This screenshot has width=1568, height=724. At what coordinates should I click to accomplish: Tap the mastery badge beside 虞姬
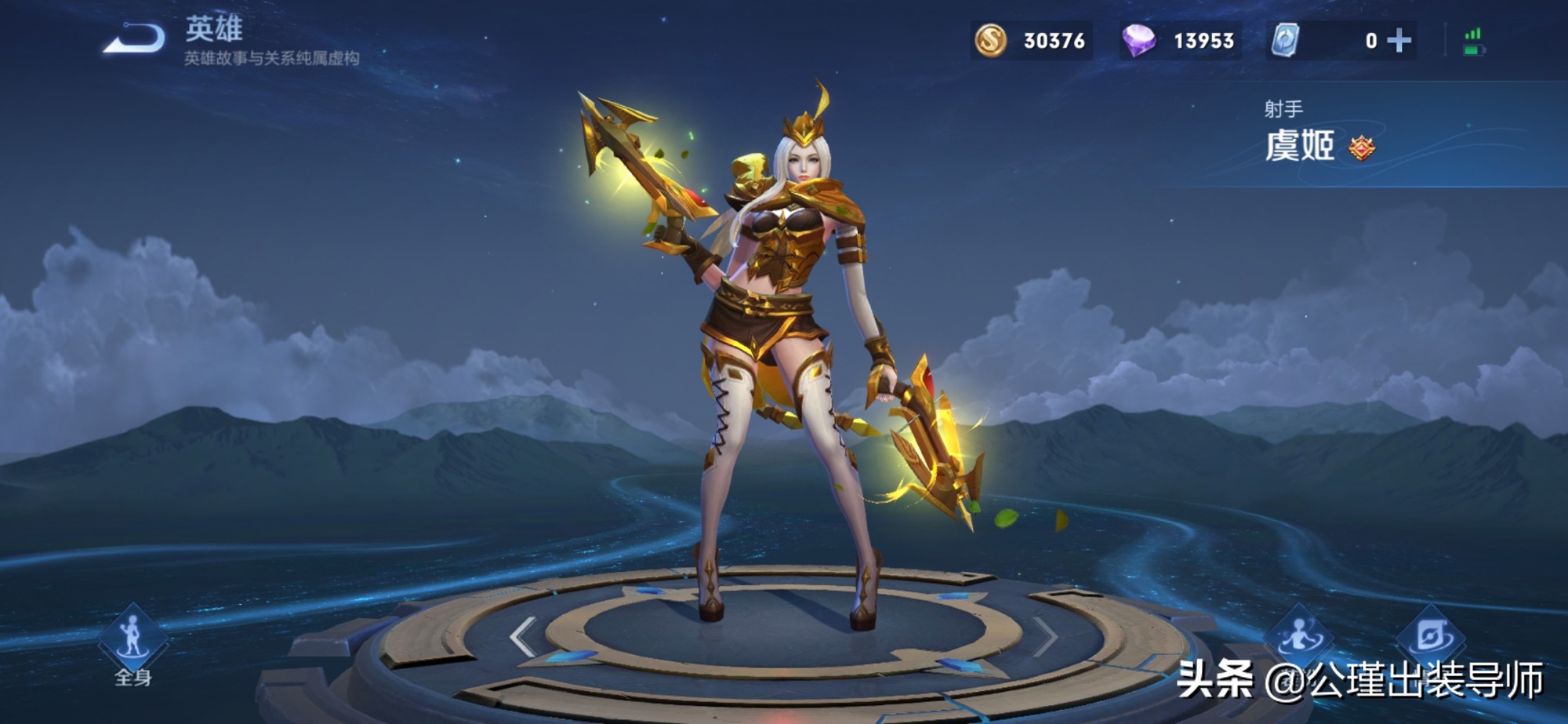pyautogui.click(x=1362, y=147)
